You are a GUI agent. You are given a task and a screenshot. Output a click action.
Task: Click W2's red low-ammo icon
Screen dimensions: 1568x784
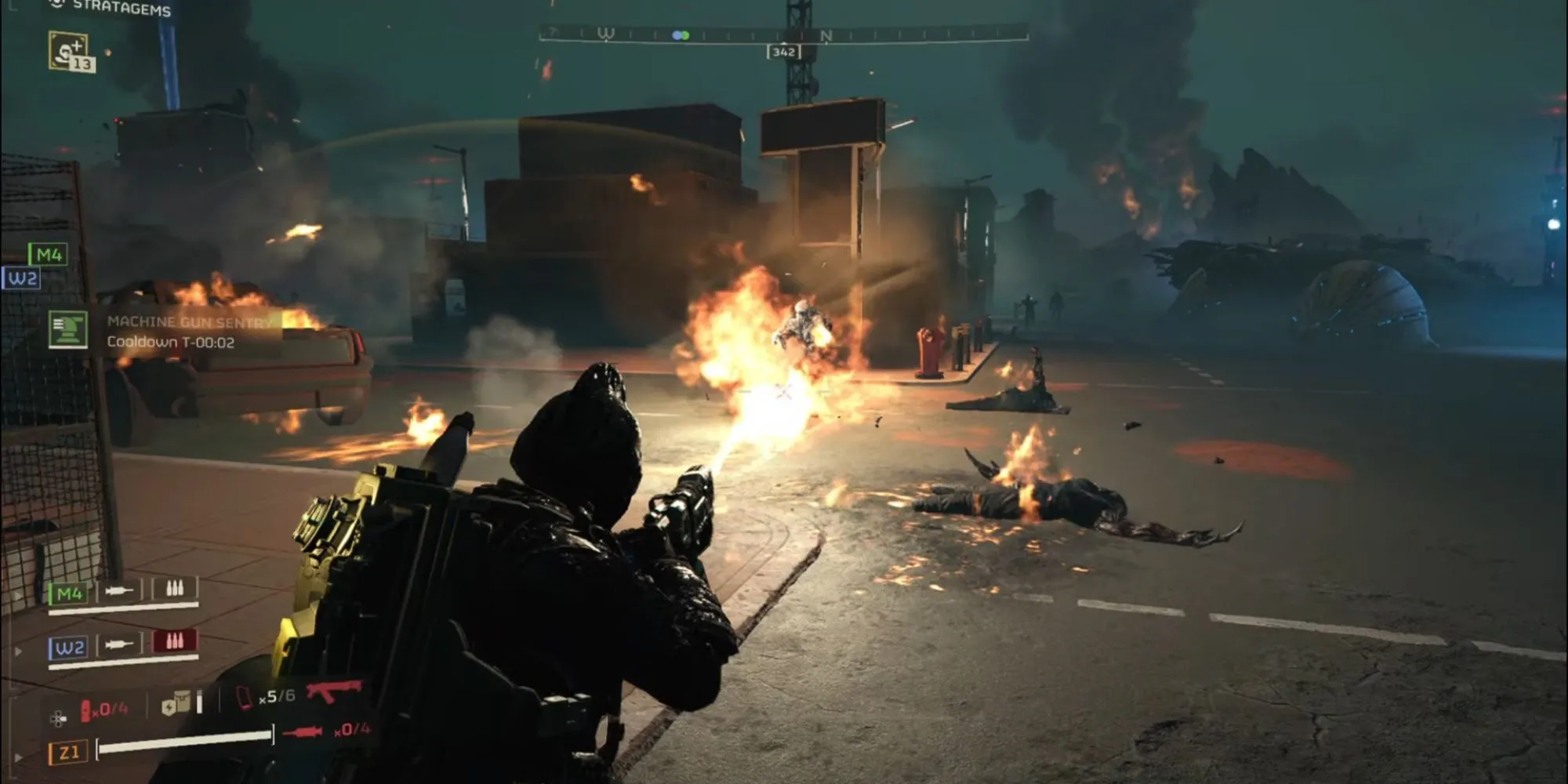tap(175, 641)
